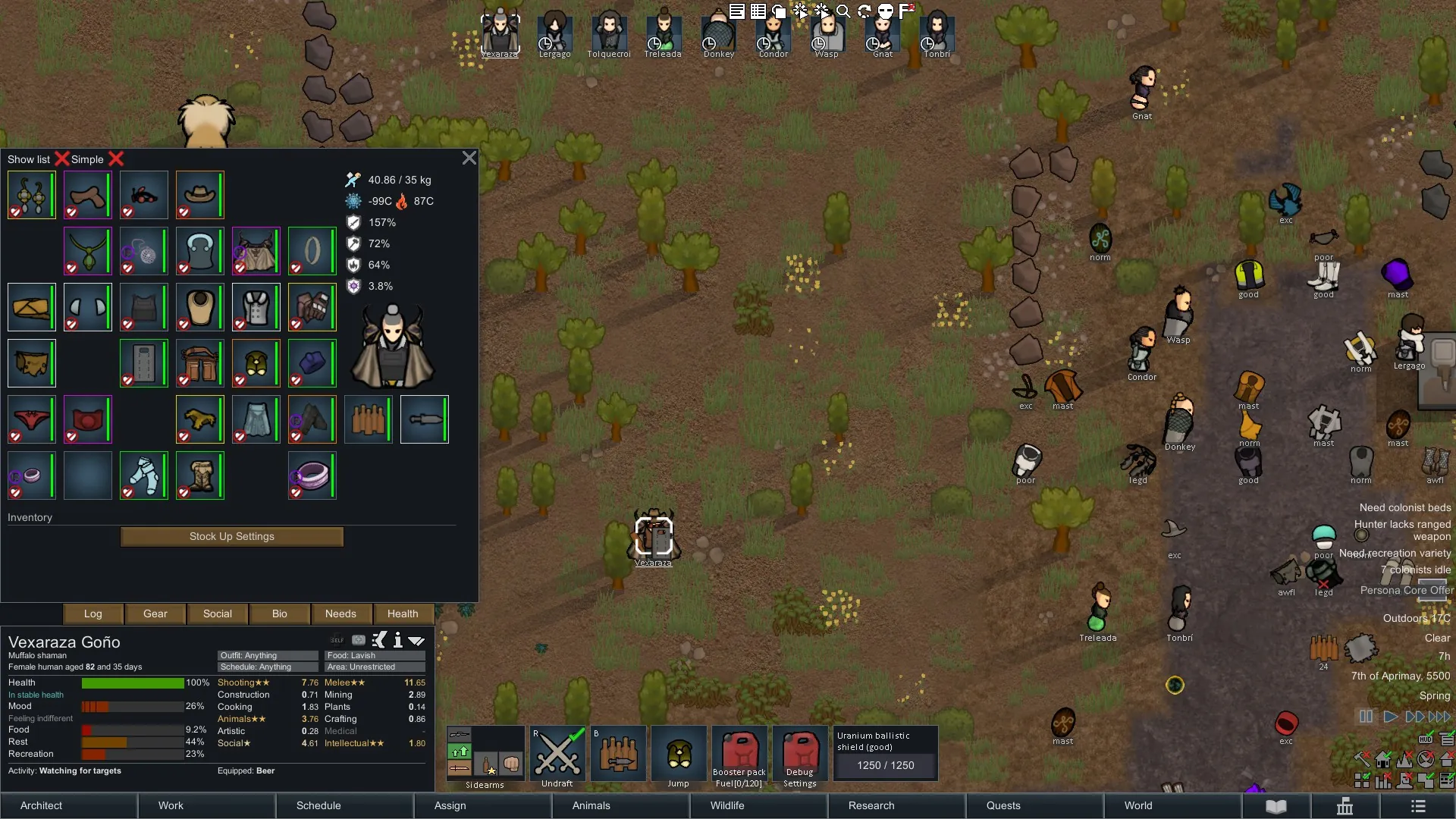Open the Persona Core Offer letter

click(x=1407, y=590)
